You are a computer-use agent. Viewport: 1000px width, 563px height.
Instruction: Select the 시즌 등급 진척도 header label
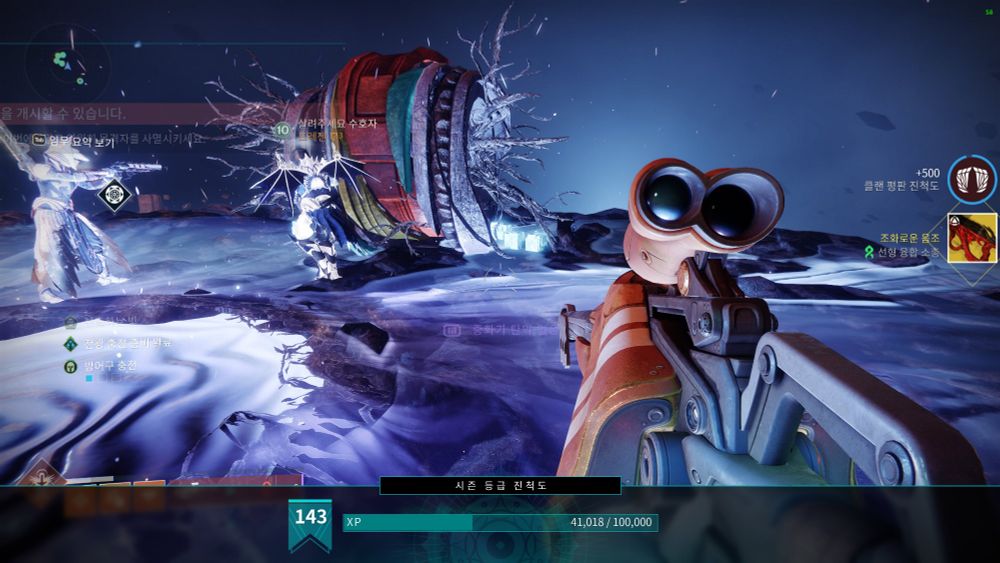tap(500, 485)
